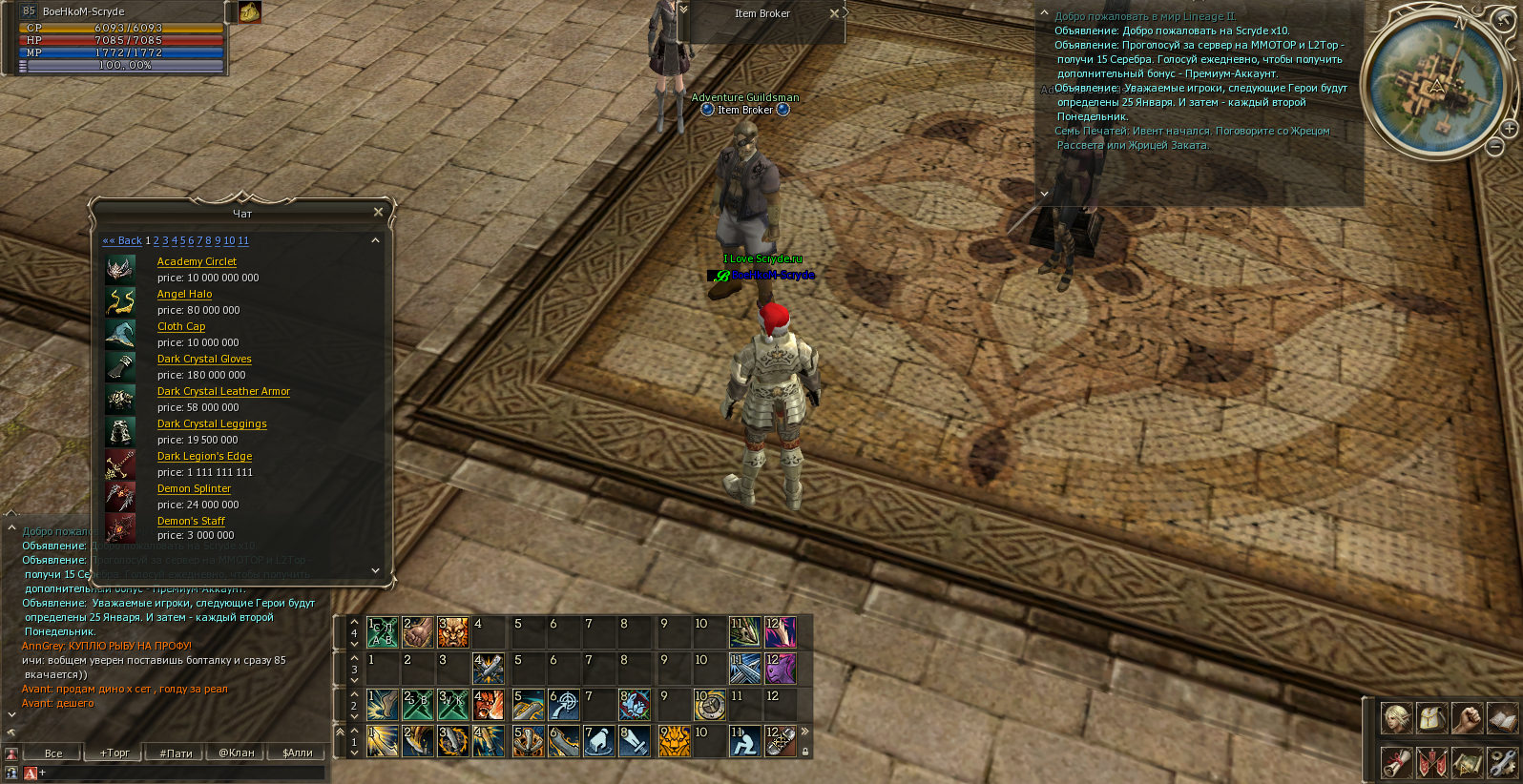Open the inventory bag icon
1523x784 pixels.
1431,718
